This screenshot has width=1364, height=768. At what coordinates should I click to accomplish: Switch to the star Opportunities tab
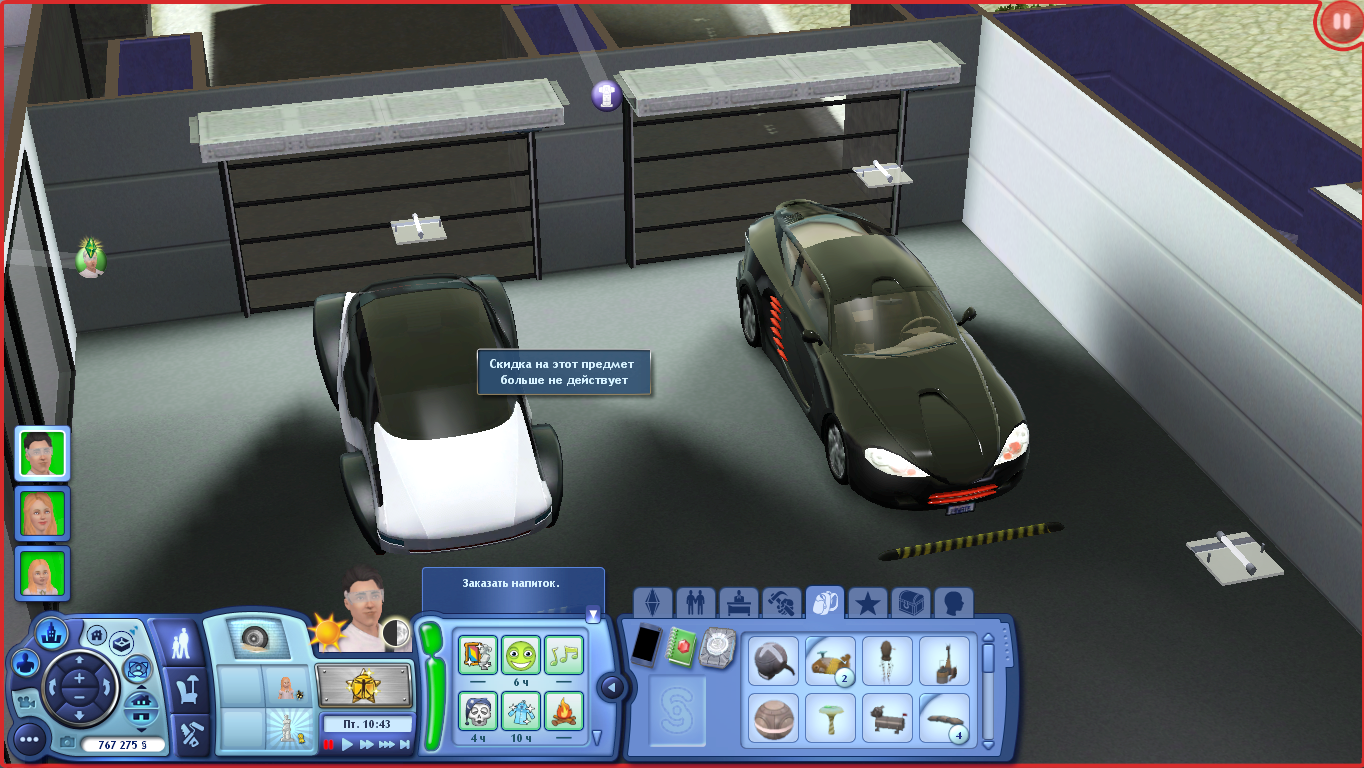click(x=867, y=604)
